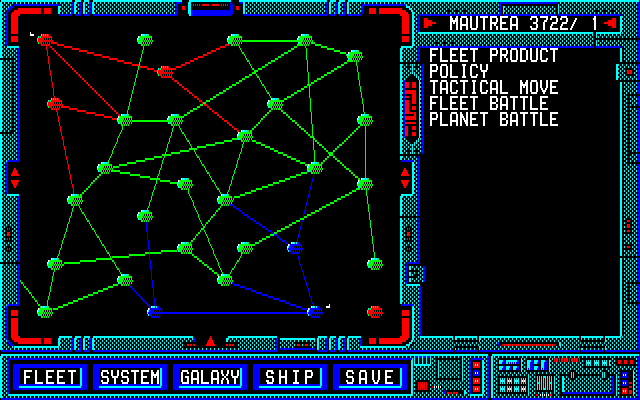Switch to the GALAXY view

tap(210, 377)
